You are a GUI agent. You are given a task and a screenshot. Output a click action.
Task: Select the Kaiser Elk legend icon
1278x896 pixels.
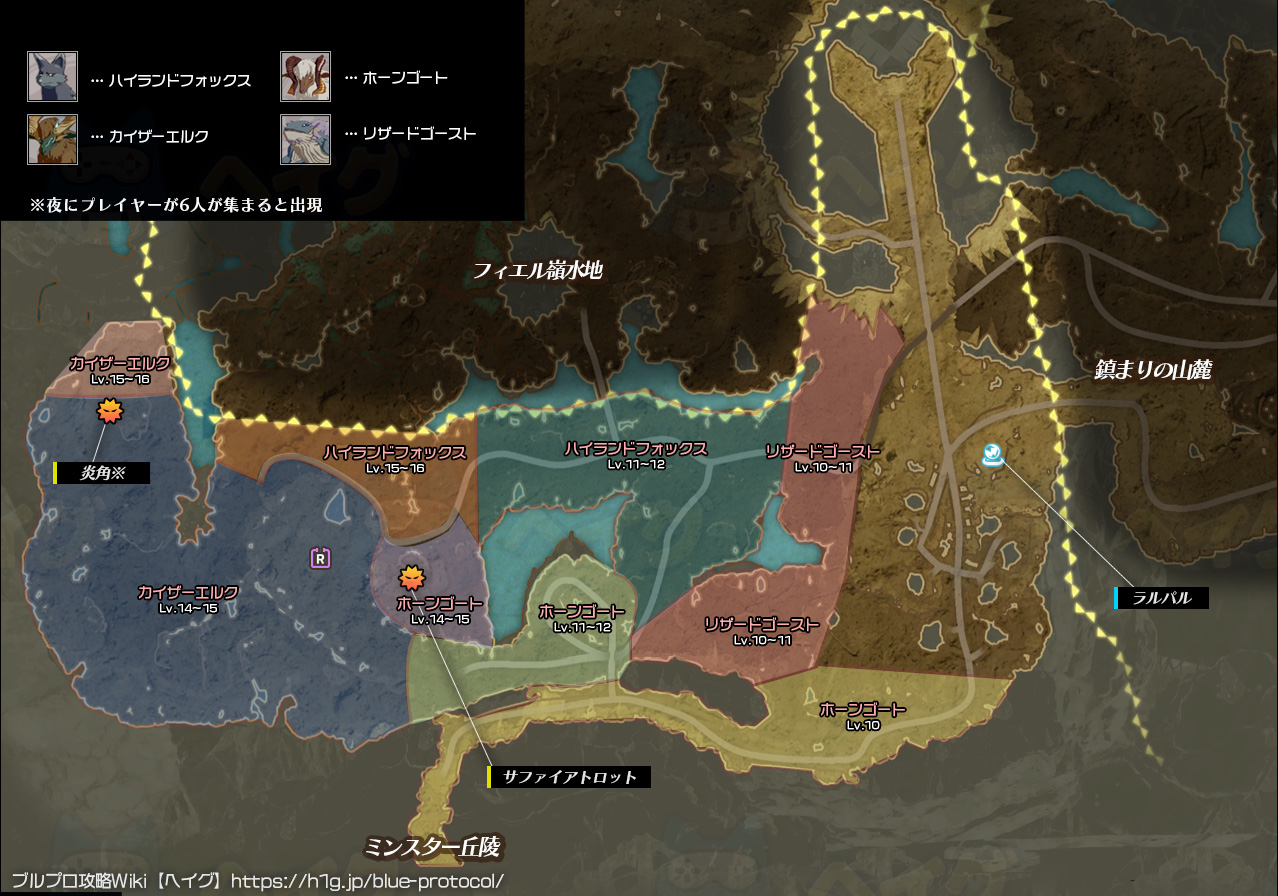[52, 139]
